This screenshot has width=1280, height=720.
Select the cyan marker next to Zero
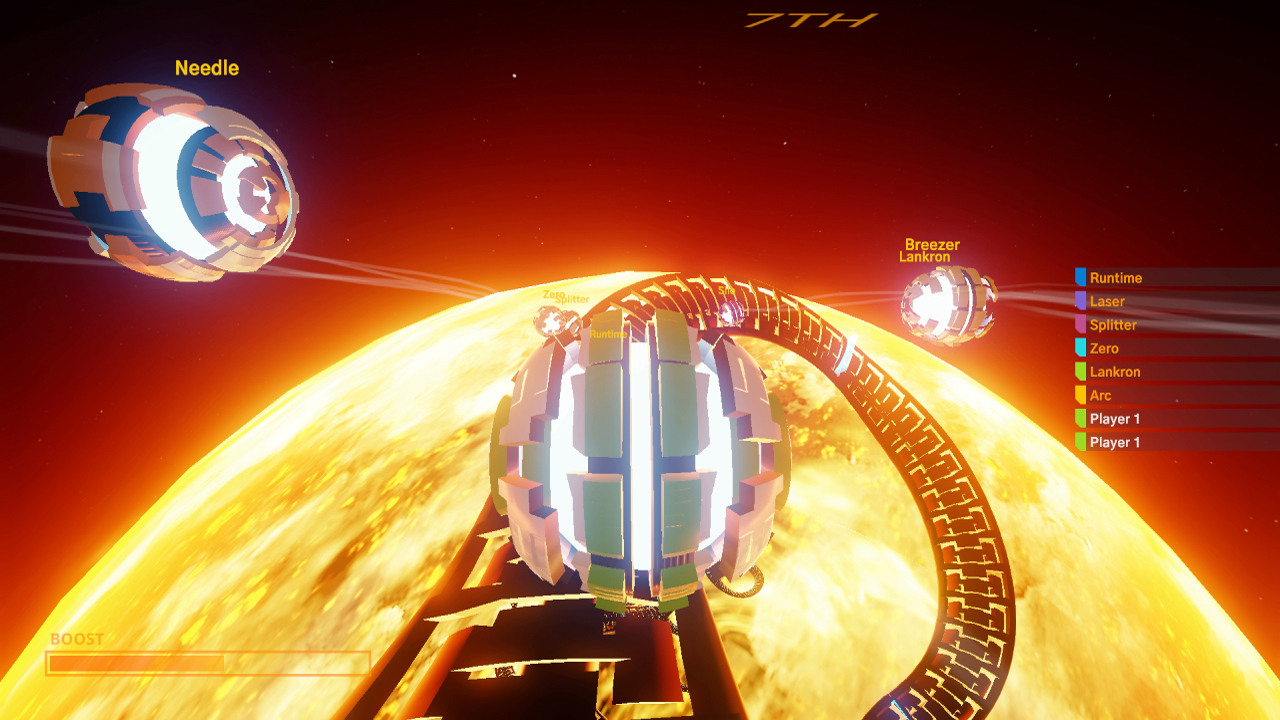[x=1081, y=348]
